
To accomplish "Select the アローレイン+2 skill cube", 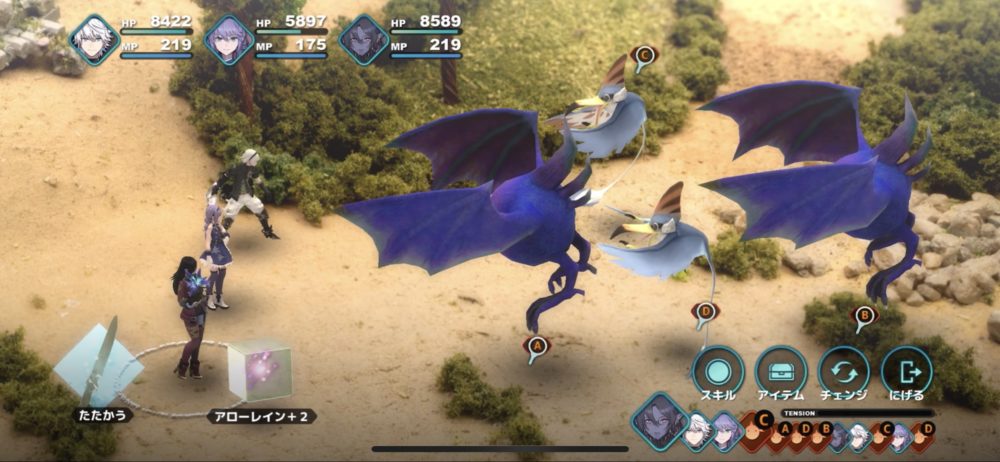I will (260, 370).
